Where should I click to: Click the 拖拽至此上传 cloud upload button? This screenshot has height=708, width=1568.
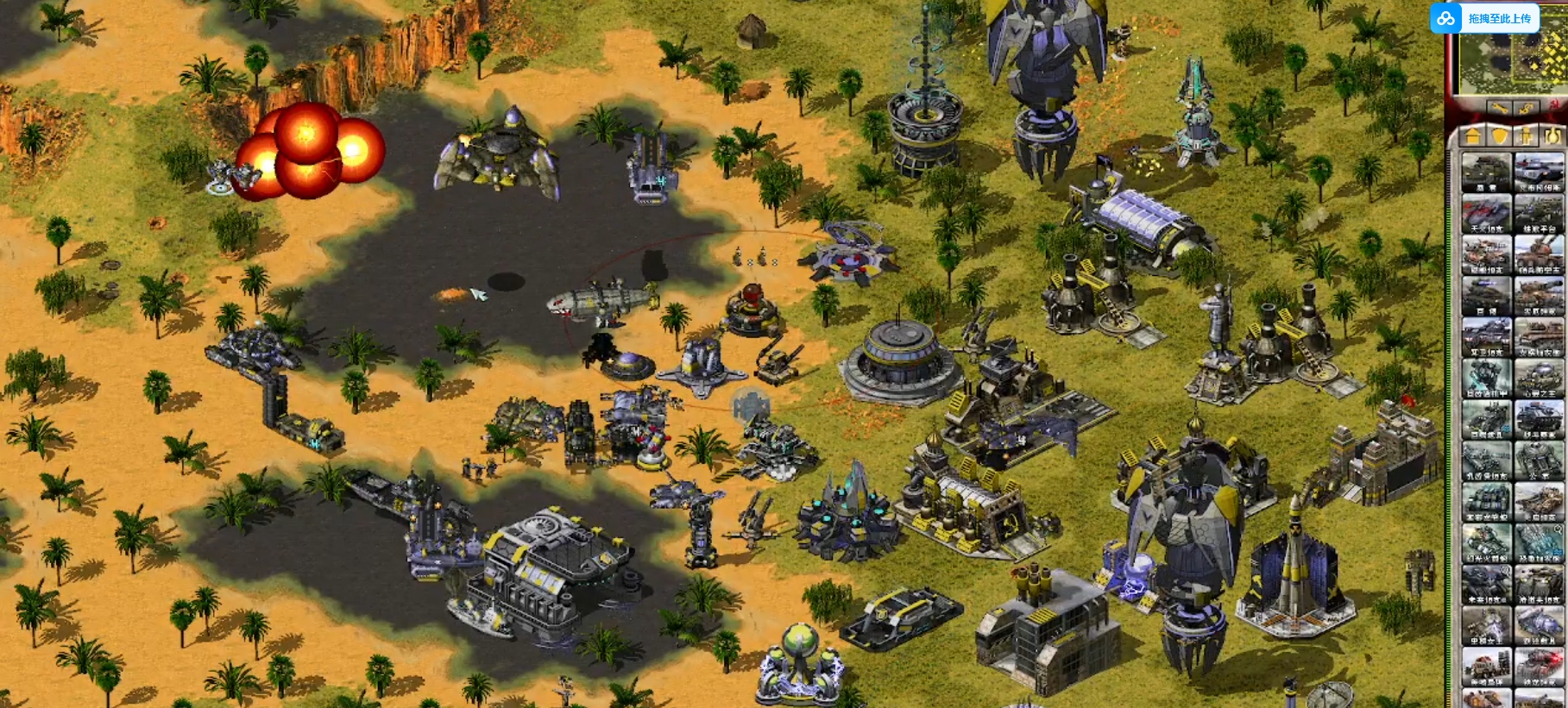[1486, 18]
